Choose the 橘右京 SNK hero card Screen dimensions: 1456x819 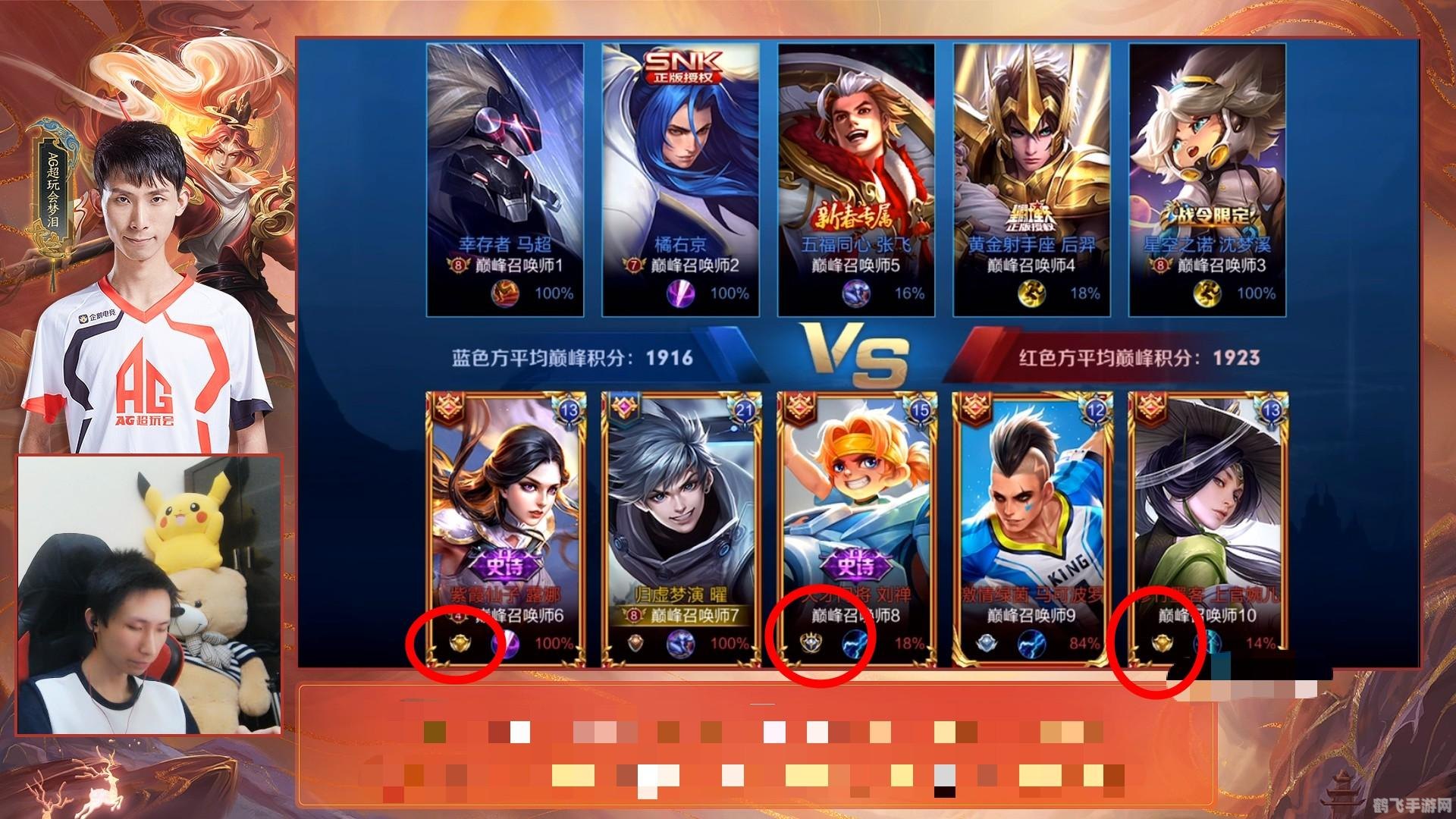(x=680, y=167)
